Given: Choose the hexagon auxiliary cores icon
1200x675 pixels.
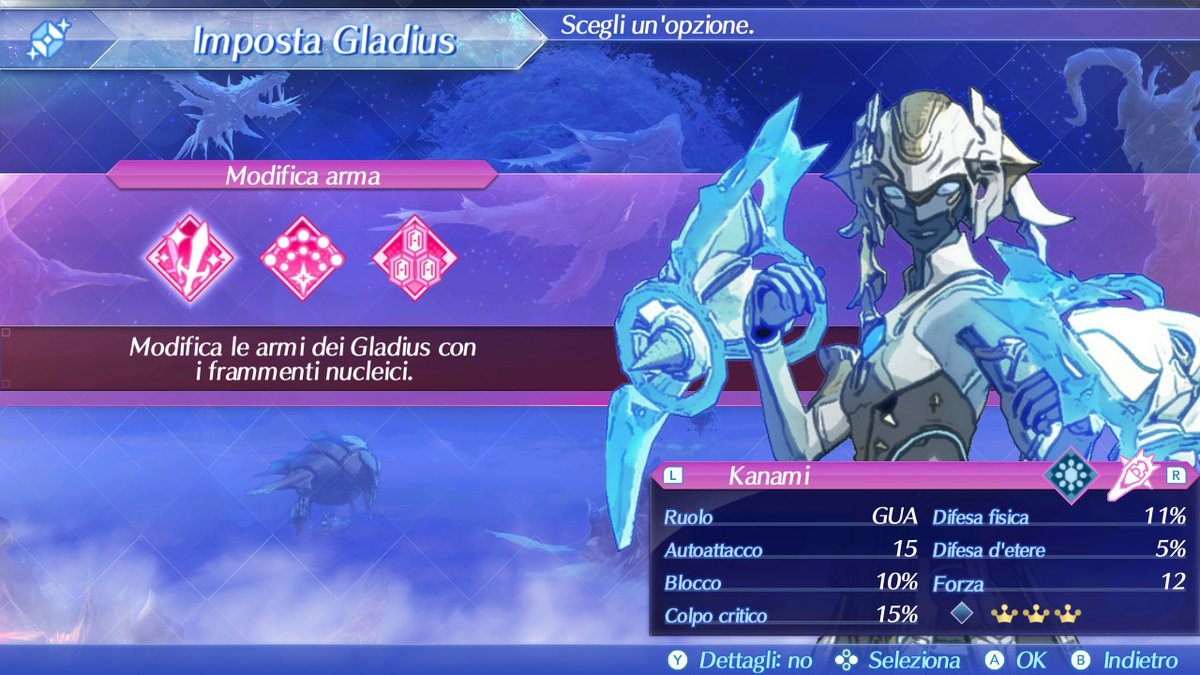Looking at the screenshot, I should (x=414, y=257).
